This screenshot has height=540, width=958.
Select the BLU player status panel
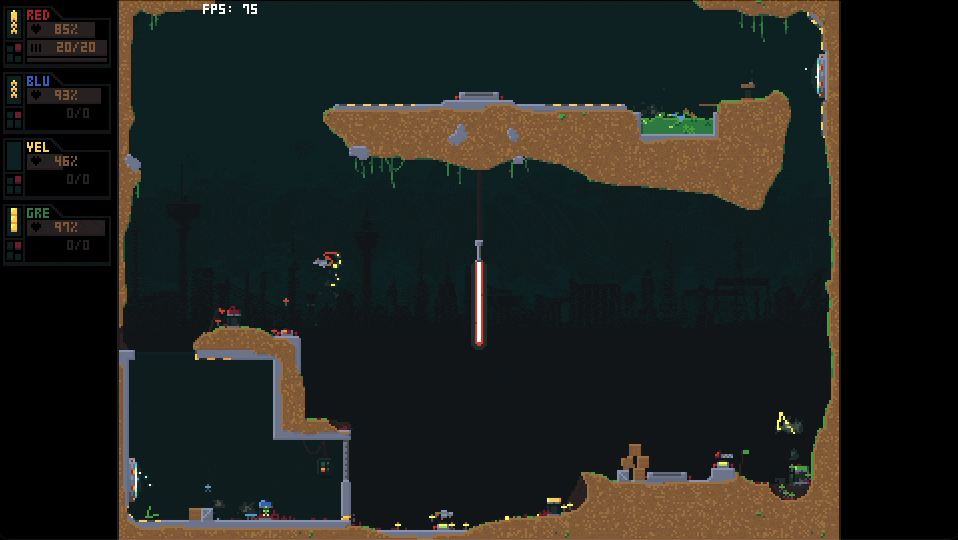pyautogui.click(x=57, y=103)
